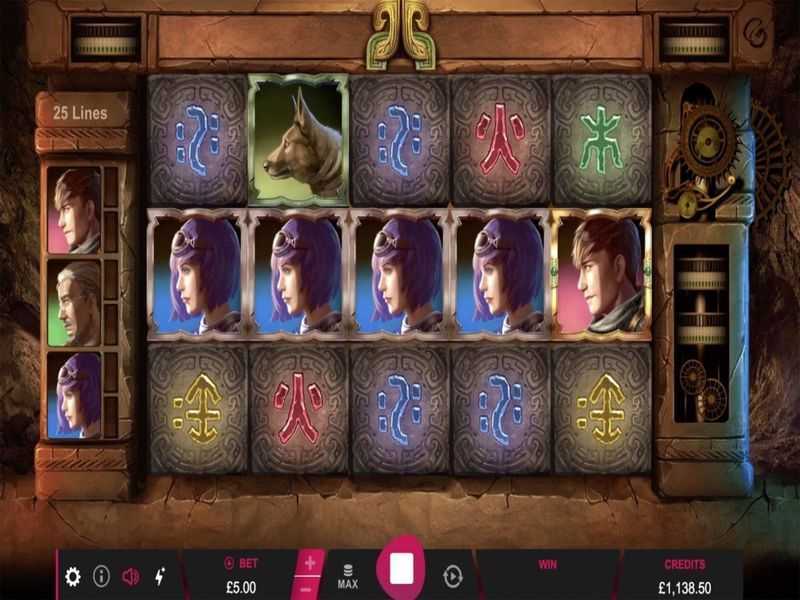Show the game info paytable

tap(101, 576)
